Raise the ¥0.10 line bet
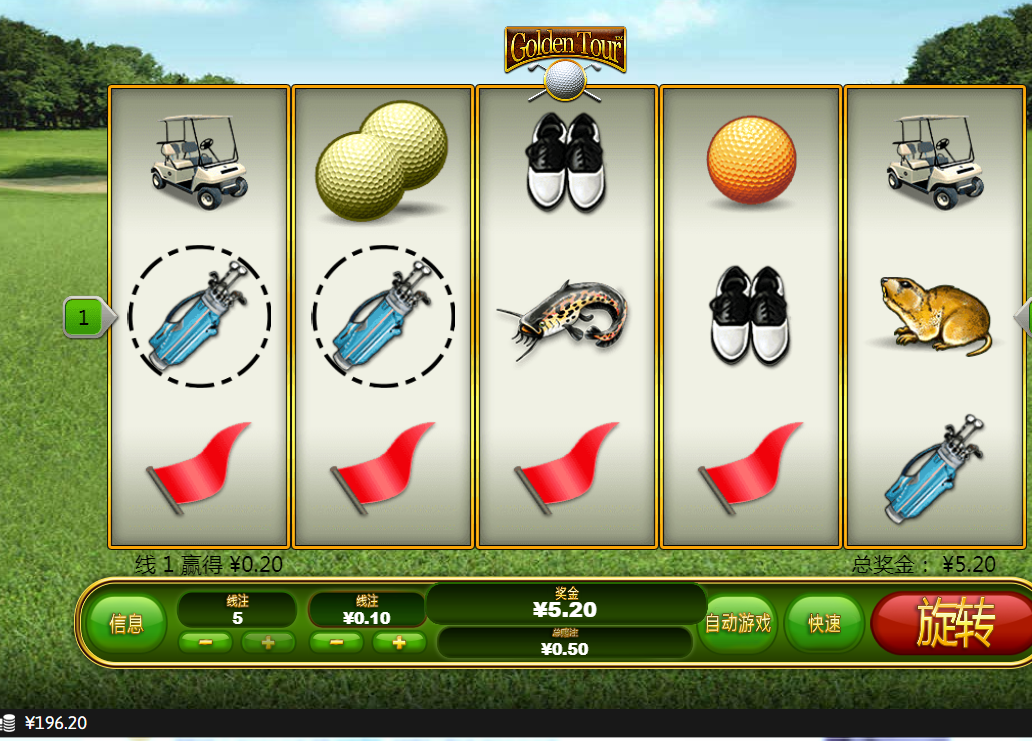This screenshot has height=741, width=1032. click(x=399, y=642)
